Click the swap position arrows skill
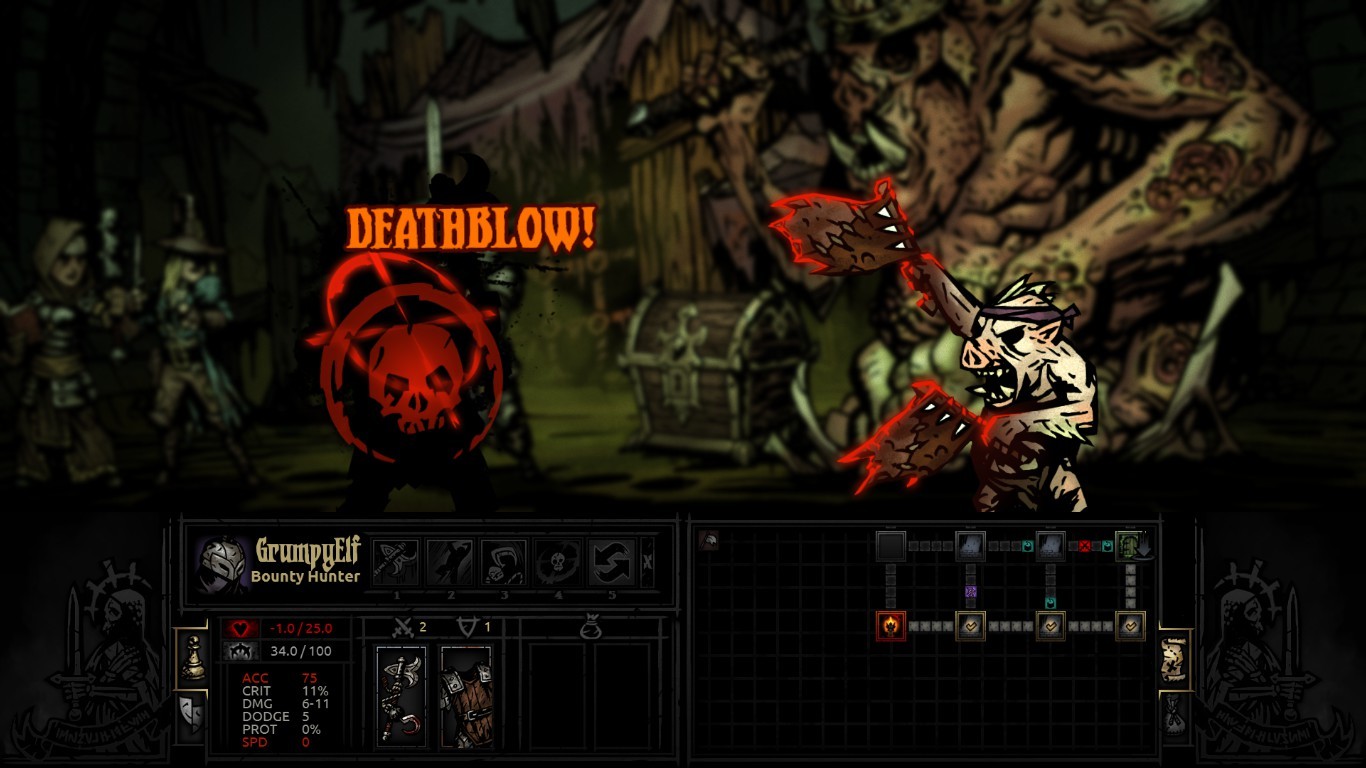This screenshot has width=1366, height=768. 612,562
